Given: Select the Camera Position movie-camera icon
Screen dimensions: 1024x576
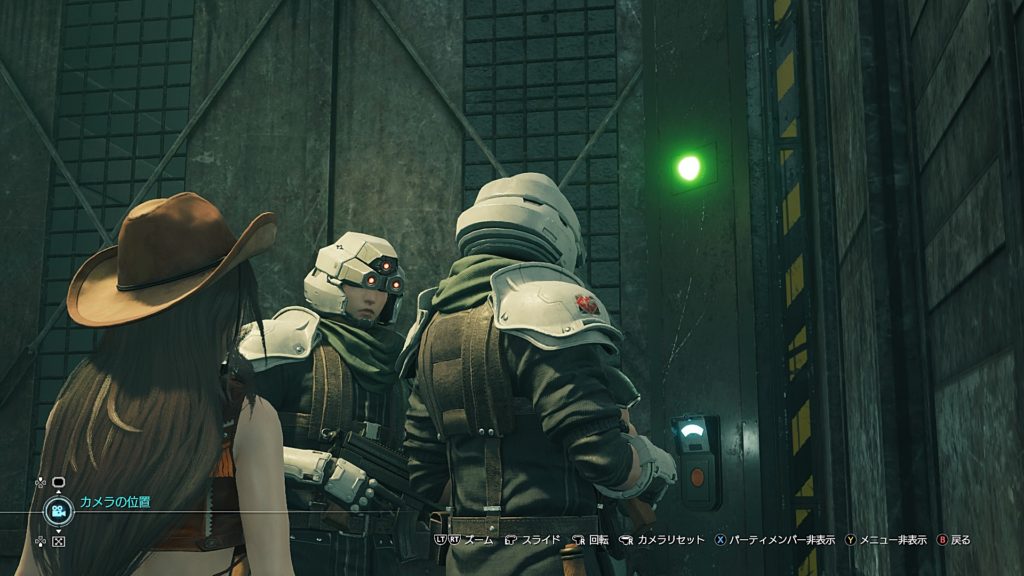Looking at the screenshot, I should [x=58, y=511].
